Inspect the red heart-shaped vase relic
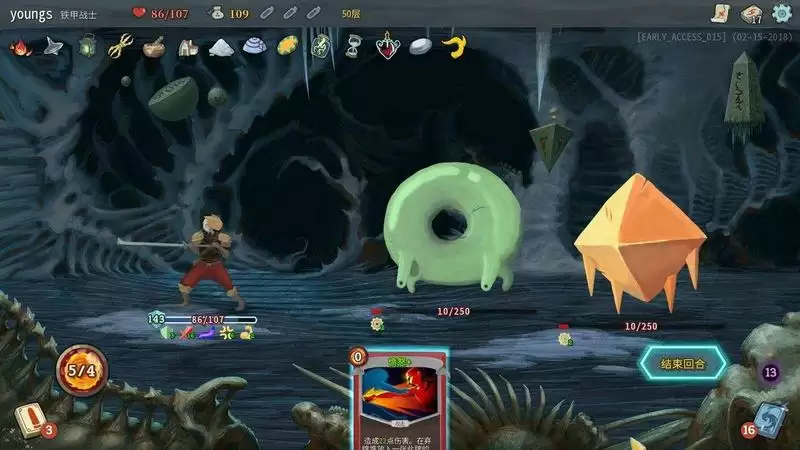 (387, 46)
